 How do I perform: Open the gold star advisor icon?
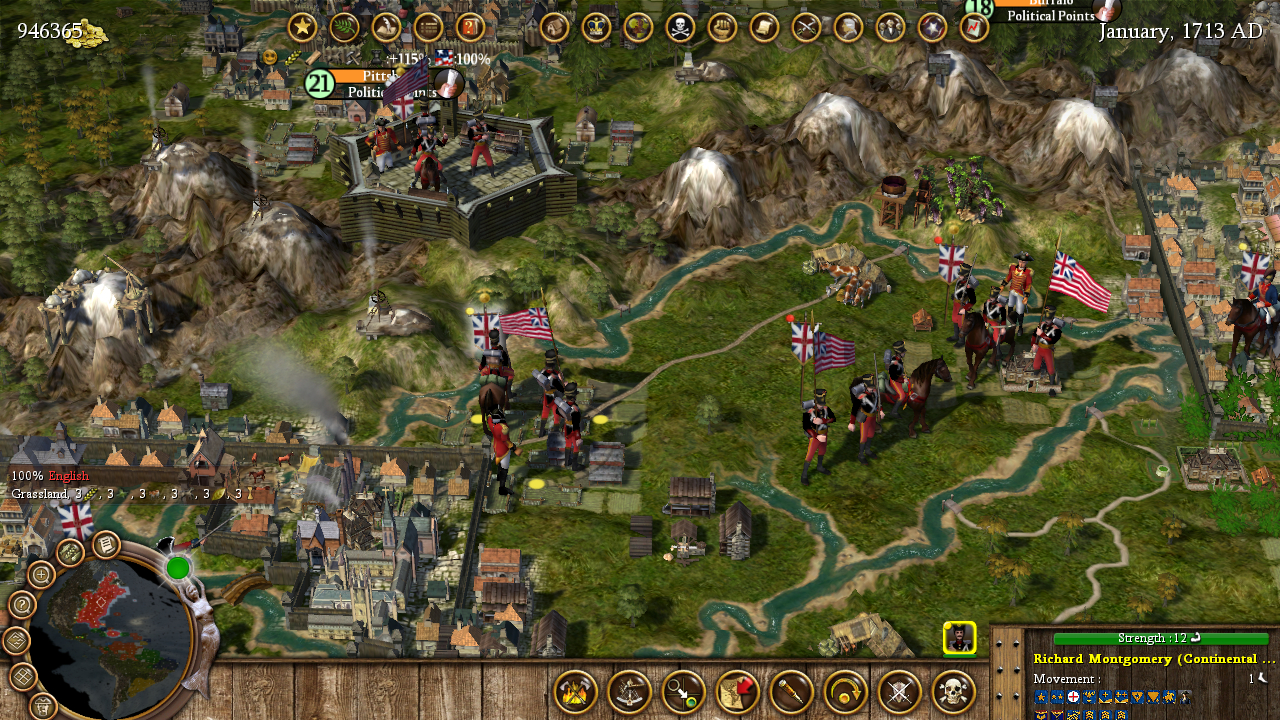[x=302, y=27]
